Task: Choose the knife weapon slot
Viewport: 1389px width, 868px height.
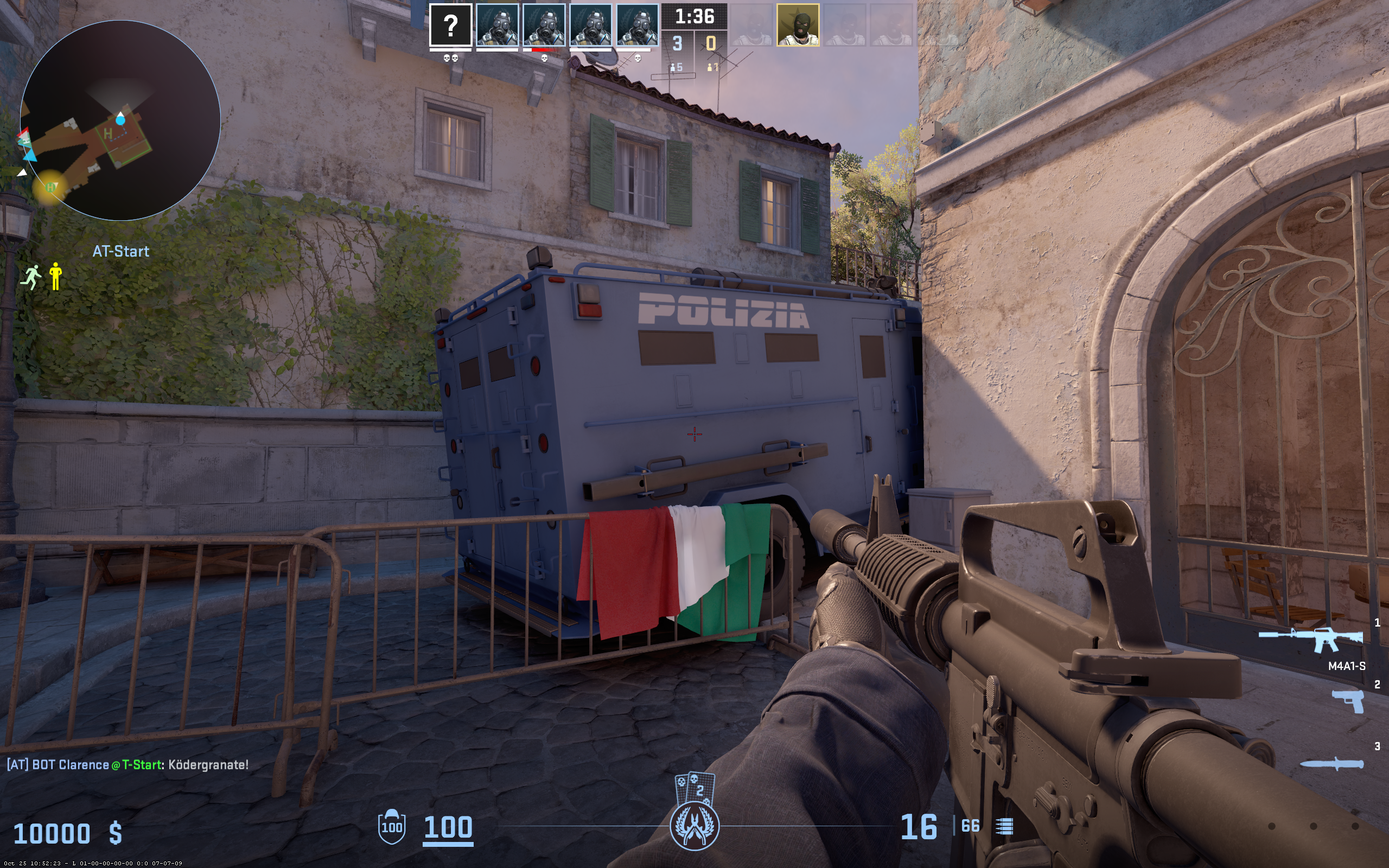Action: point(1331,764)
